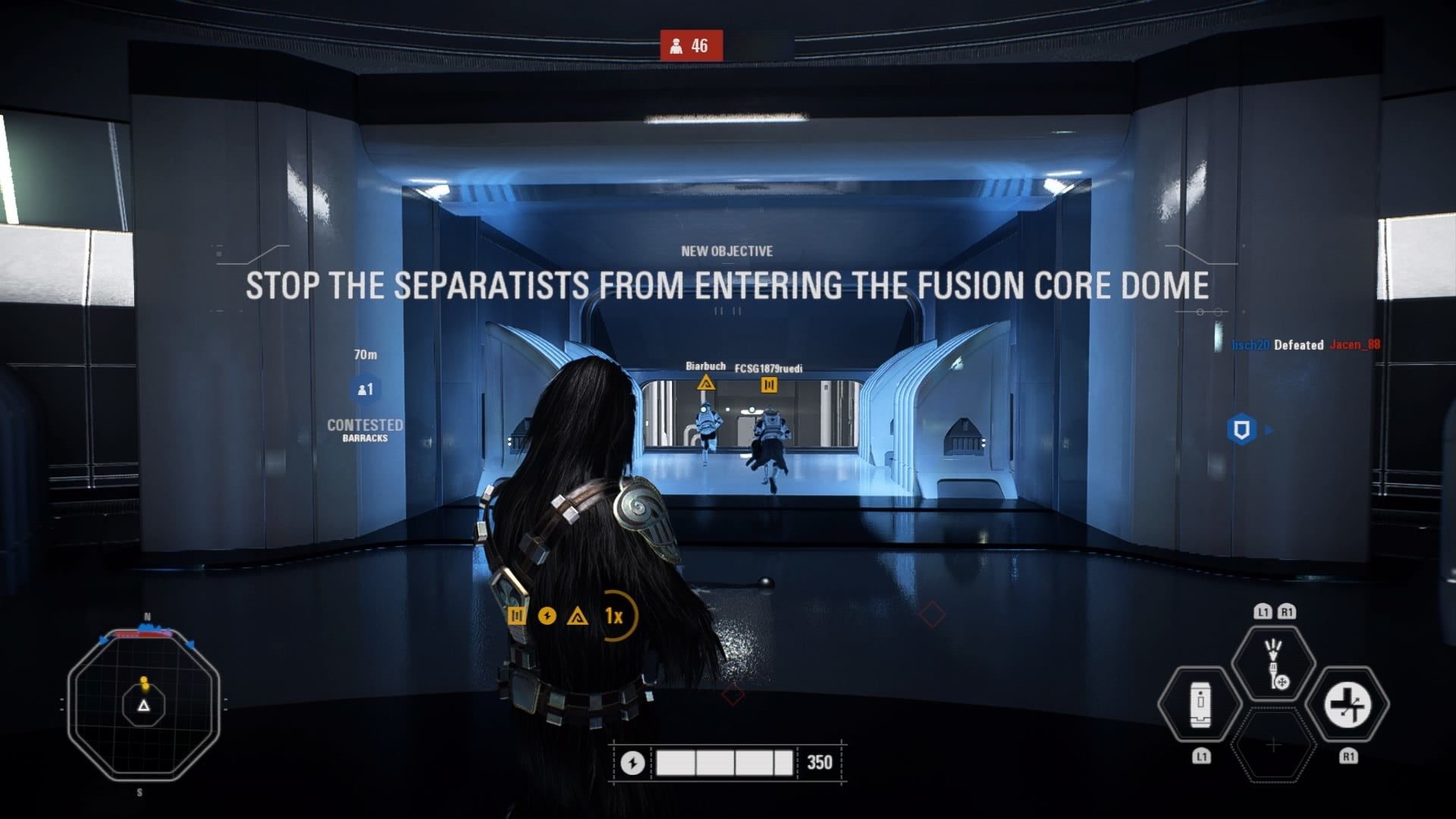This screenshot has width=1456, height=819.
Task: Trigger the crosshair-circle ability in right hexagon
Action: (1348, 704)
